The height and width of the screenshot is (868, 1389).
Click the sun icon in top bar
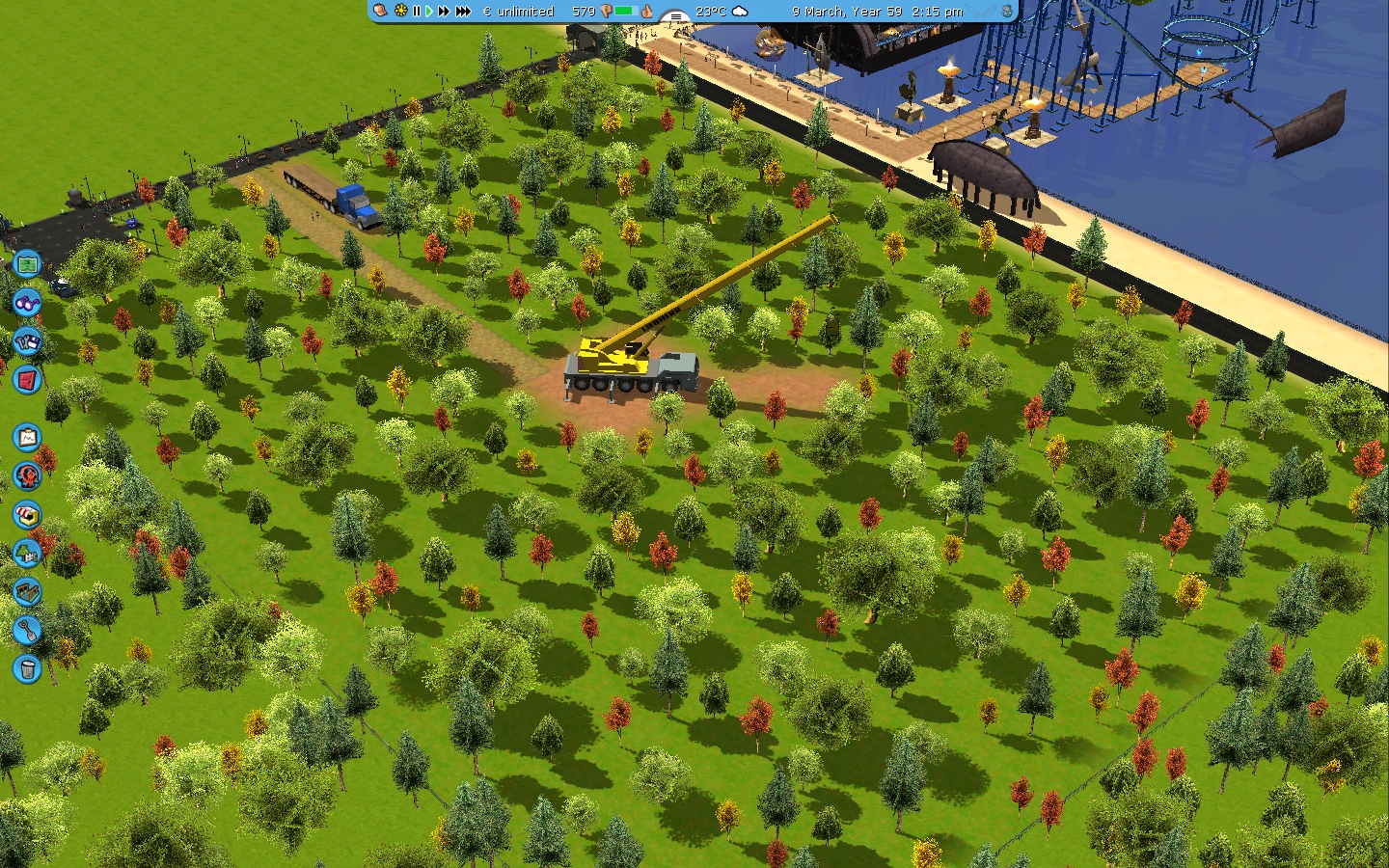[x=400, y=11]
